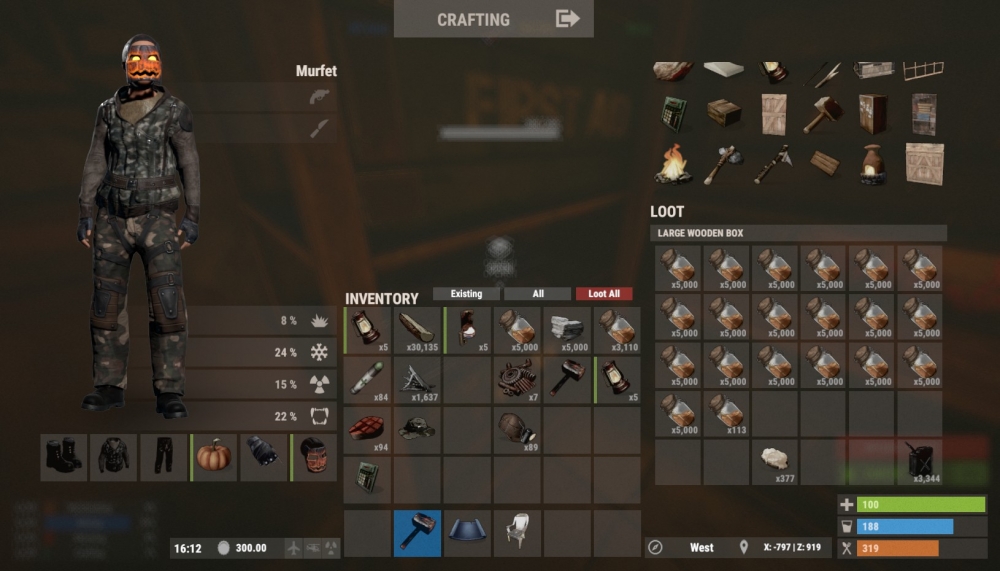1000x571 pixels.
Task: Choose the white chair in the hotbar
Action: pyautogui.click(x=518, y=533)
